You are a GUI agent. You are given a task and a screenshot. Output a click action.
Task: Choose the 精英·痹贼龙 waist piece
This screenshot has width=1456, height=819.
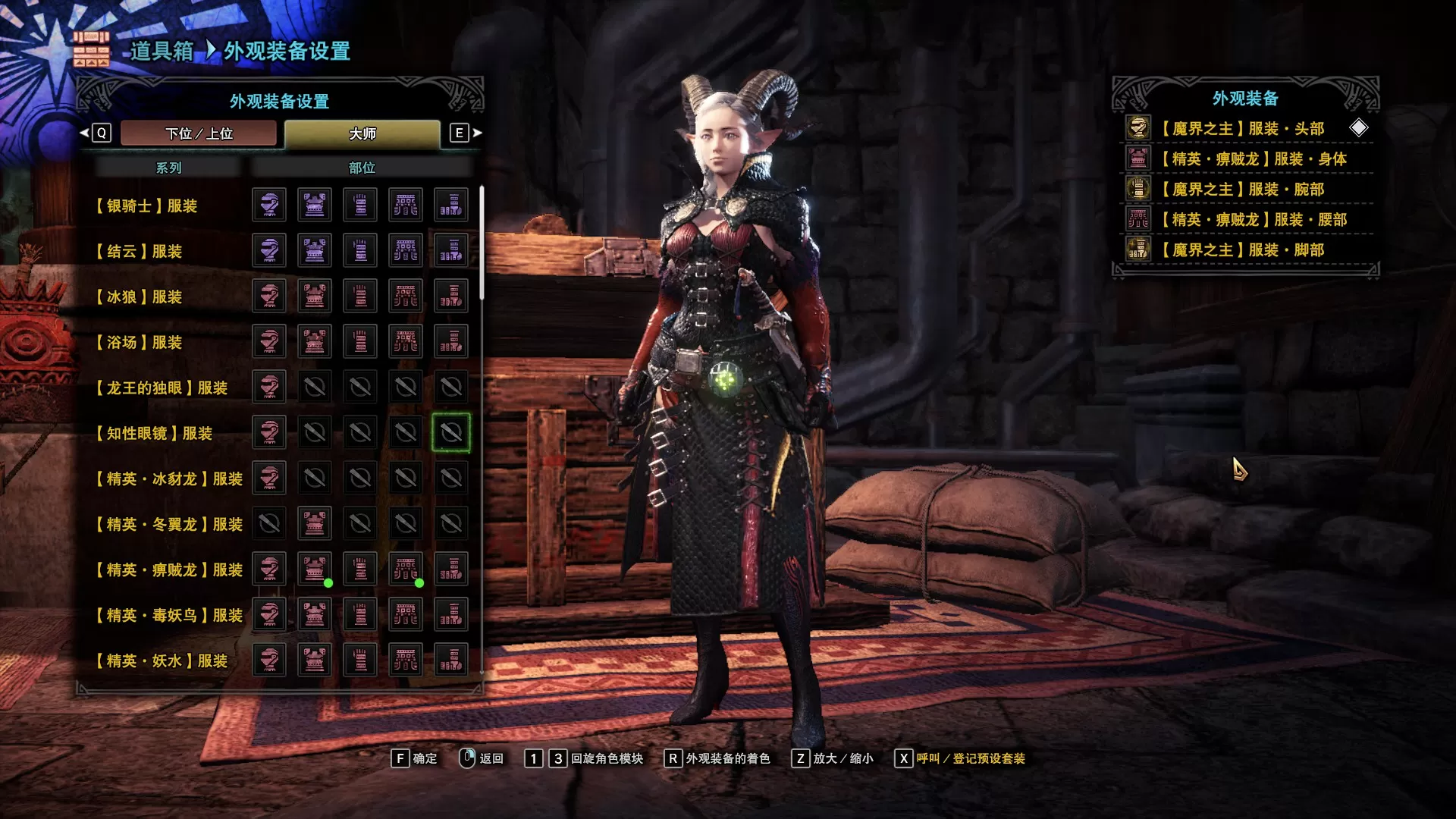406,569
